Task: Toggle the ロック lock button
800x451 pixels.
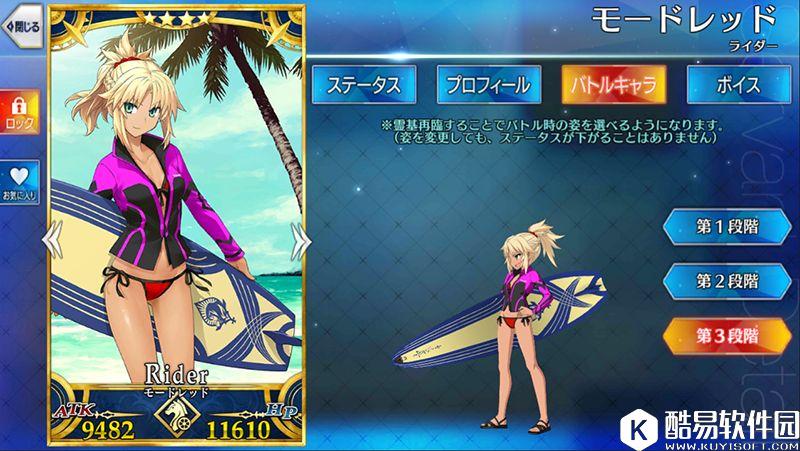Action: (x=19, y=112)
